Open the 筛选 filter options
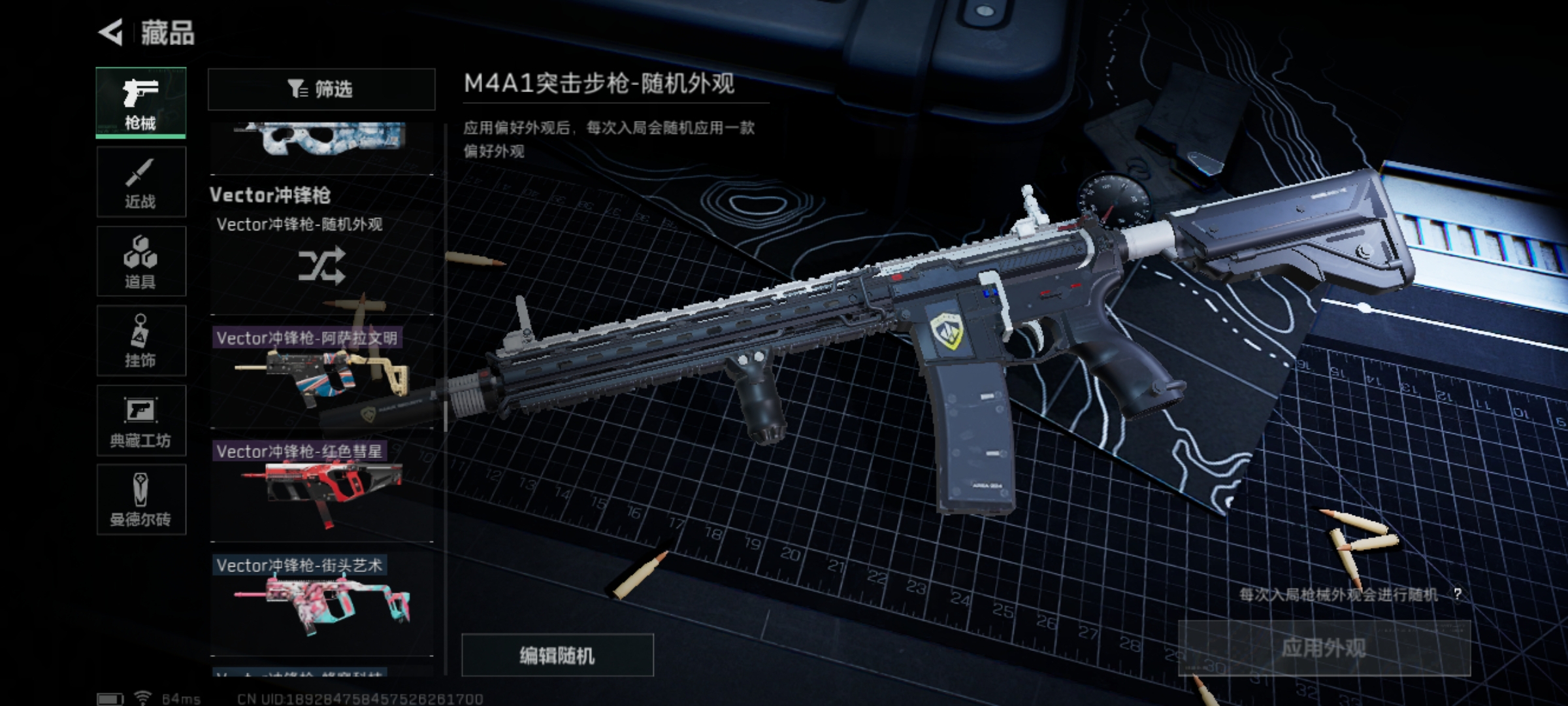The height and width of the screenshot is (706, 1568). pos(321,89)
